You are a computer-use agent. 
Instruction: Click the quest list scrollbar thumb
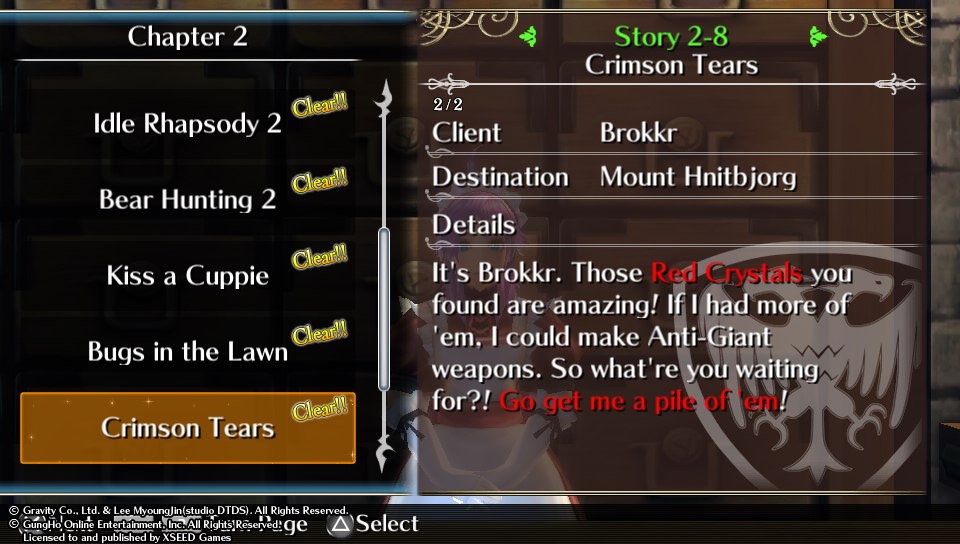pos(383,308)
